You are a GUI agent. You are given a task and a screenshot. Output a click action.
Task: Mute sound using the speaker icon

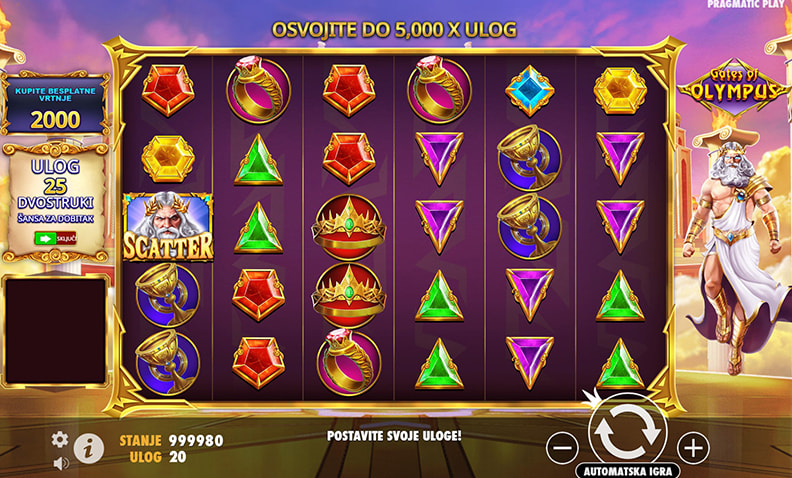click(60, 463)
